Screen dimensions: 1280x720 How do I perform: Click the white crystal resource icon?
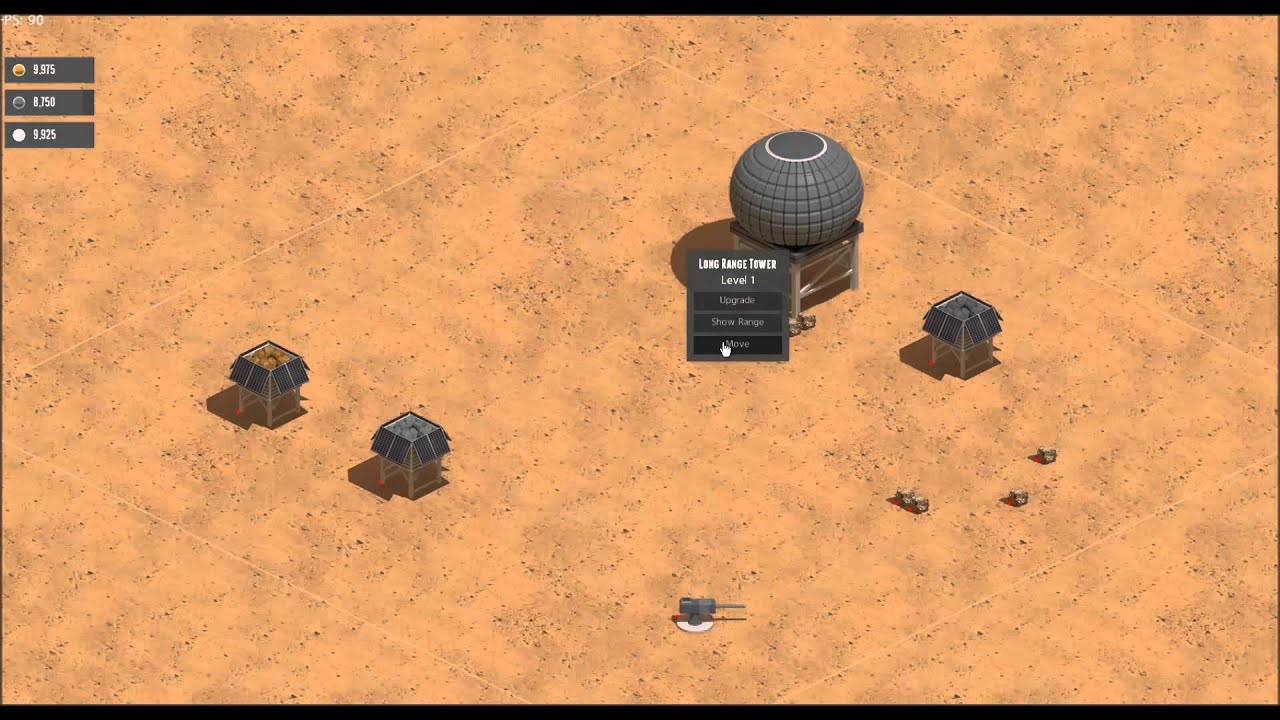(x=18, y=134)
